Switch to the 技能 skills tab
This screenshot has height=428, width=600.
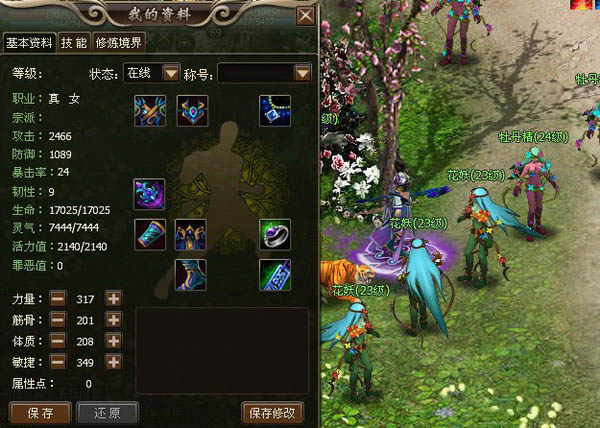point(73,42)
